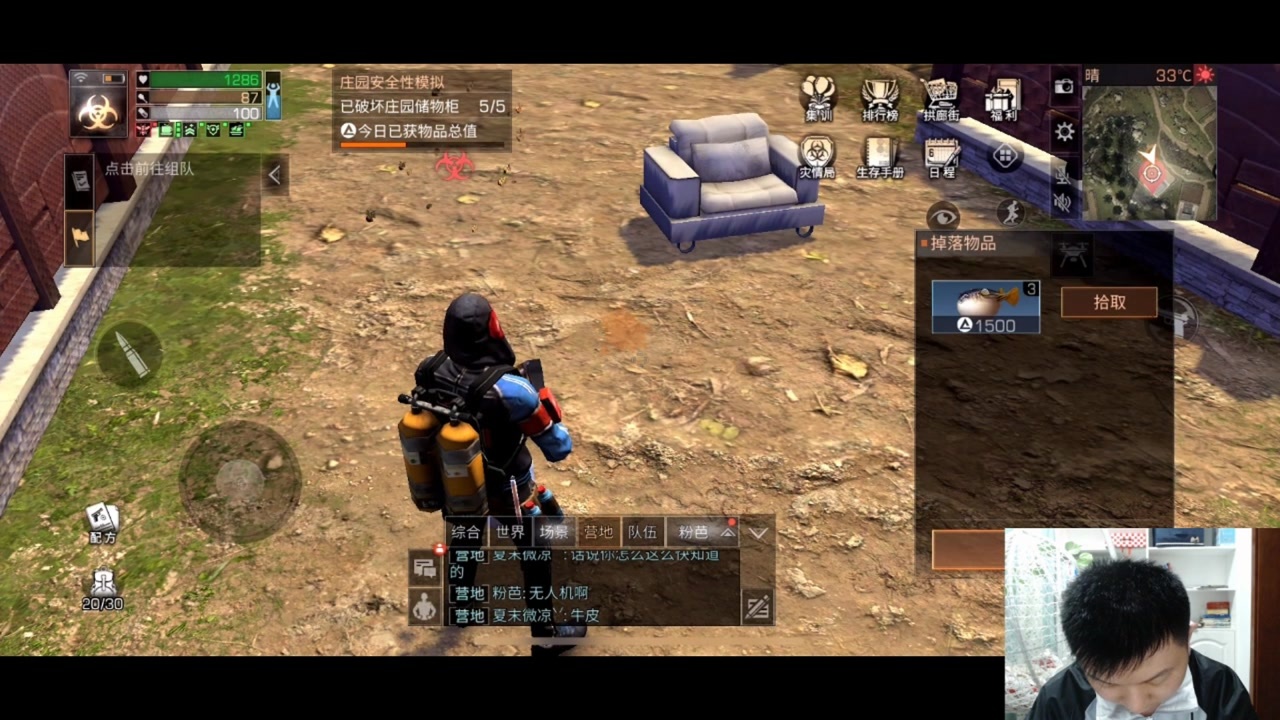Open the minimap
This screenshot has width=1280, height=720.
1149,152
